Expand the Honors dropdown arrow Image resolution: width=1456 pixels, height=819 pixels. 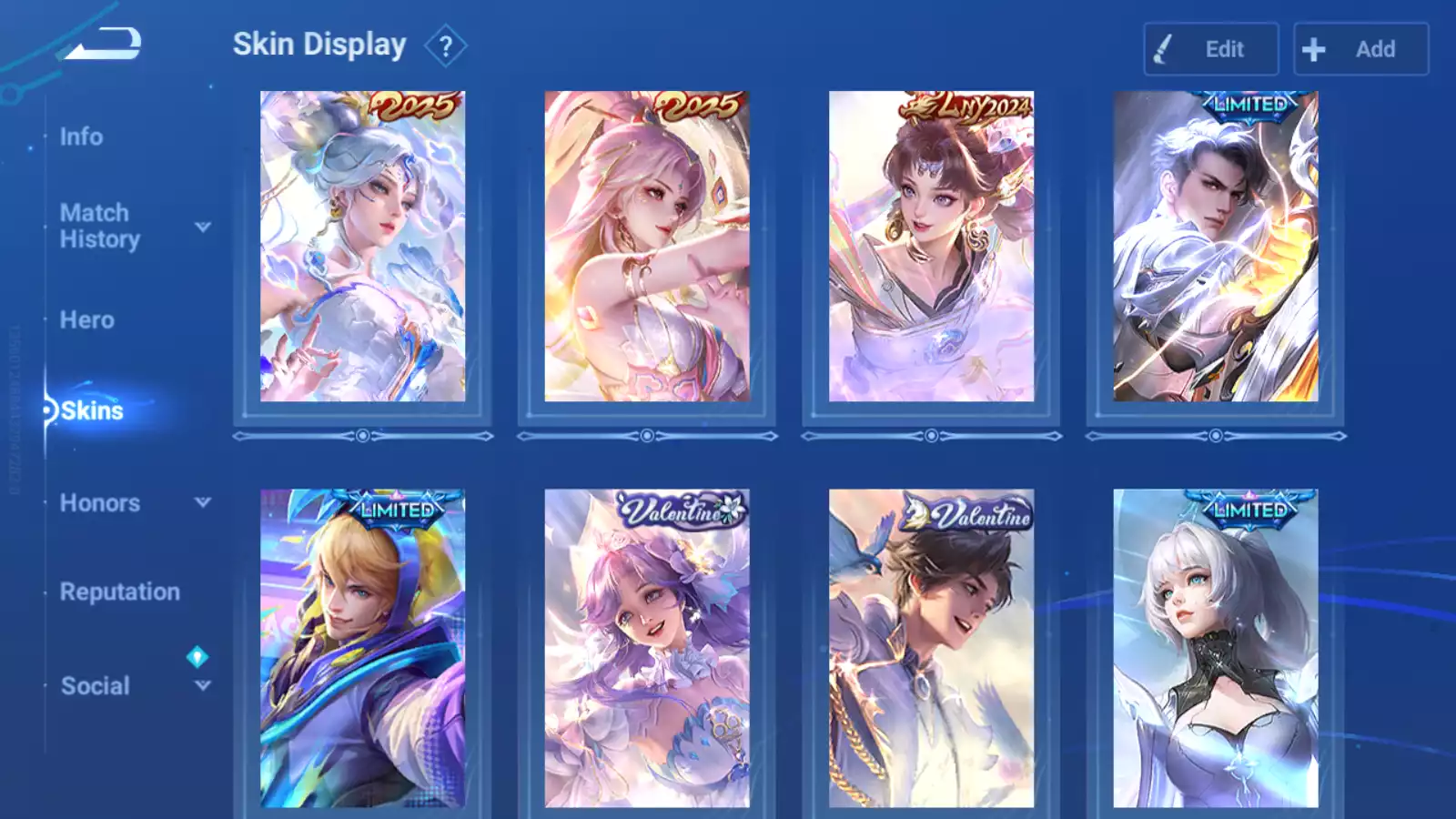[x=203, y=502]
